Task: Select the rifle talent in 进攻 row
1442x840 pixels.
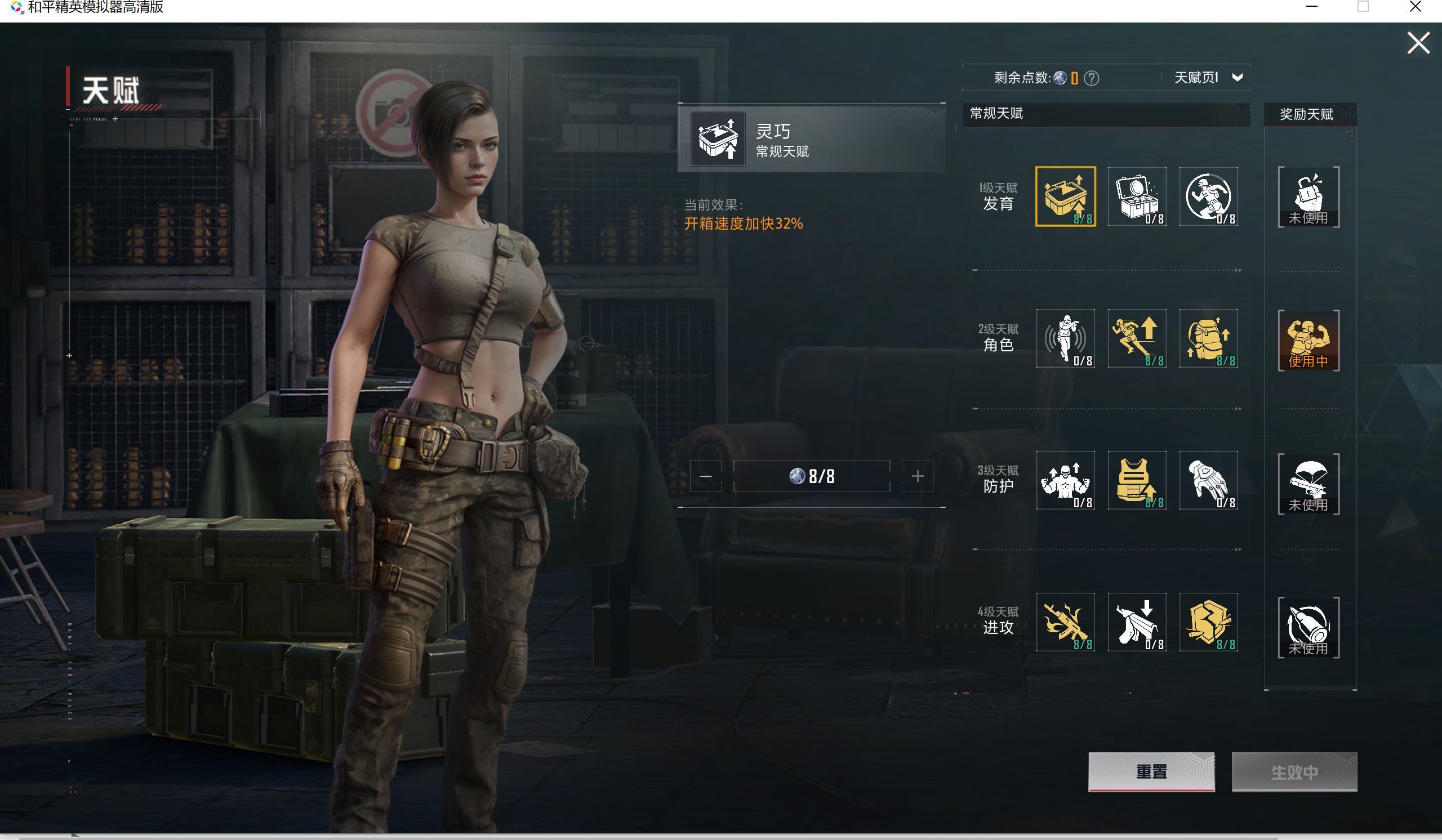Action: tap(1065, 622)
